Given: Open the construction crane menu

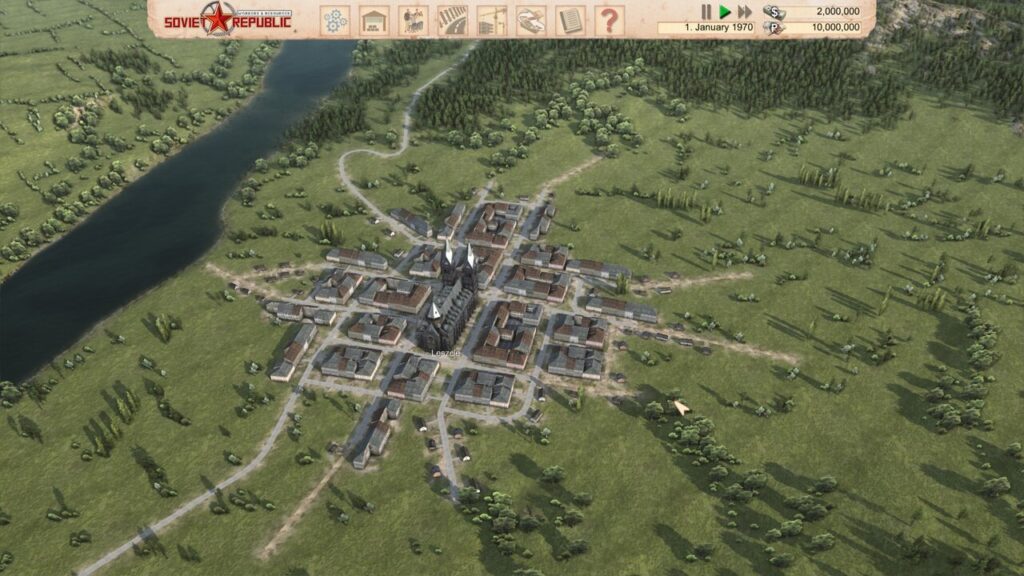Looking at the screenshot, I should pos(491,20).
